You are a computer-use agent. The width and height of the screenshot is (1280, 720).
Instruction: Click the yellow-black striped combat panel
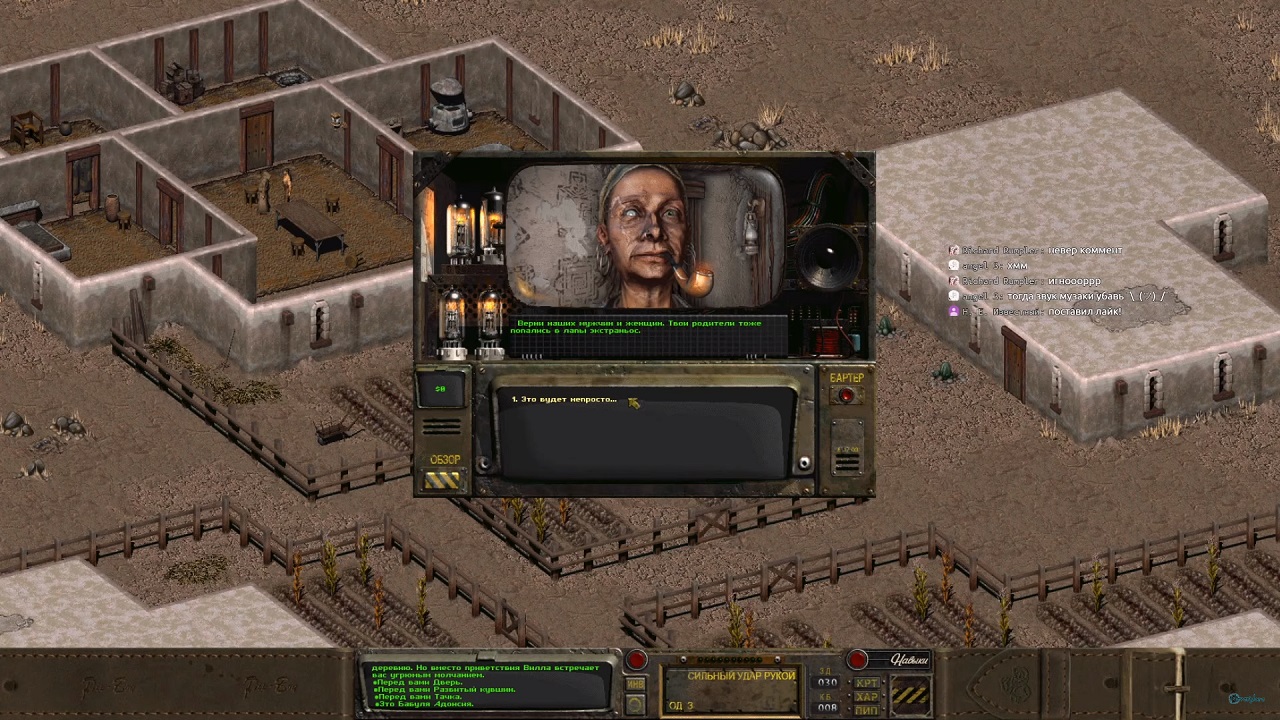point(910,695)
